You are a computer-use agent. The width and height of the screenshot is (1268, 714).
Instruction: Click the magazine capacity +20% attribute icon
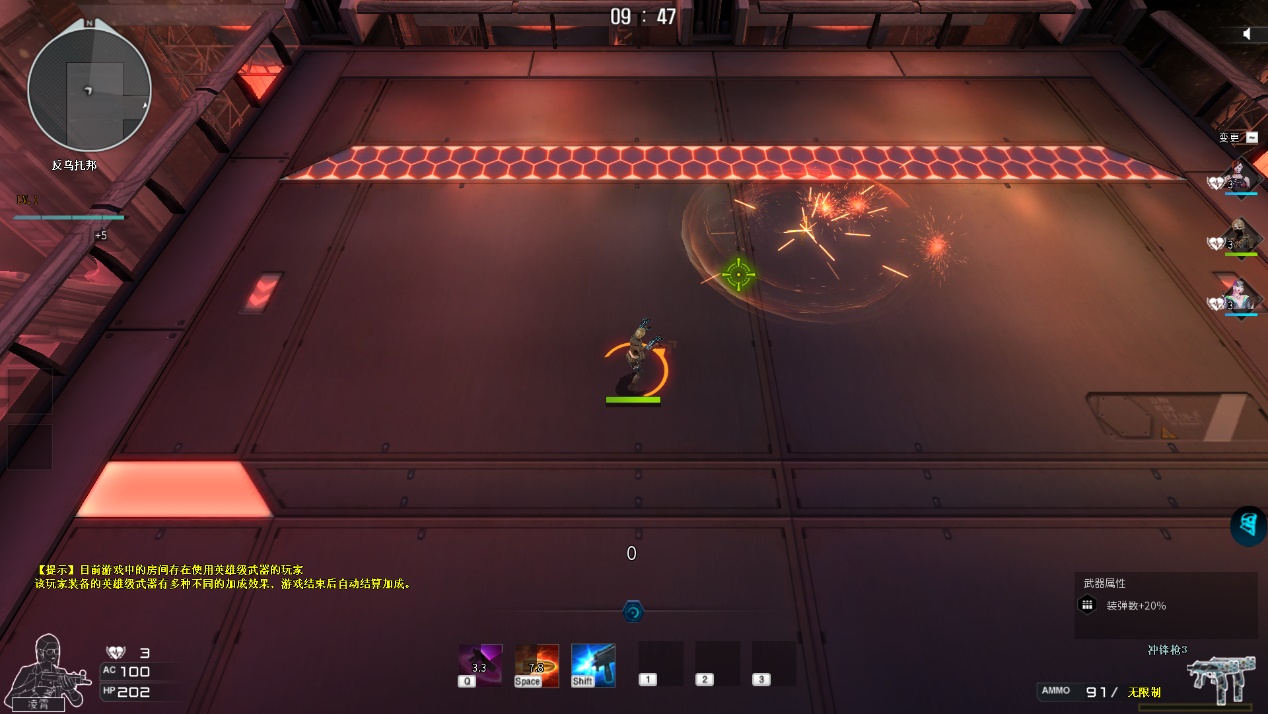[1087, 605]
